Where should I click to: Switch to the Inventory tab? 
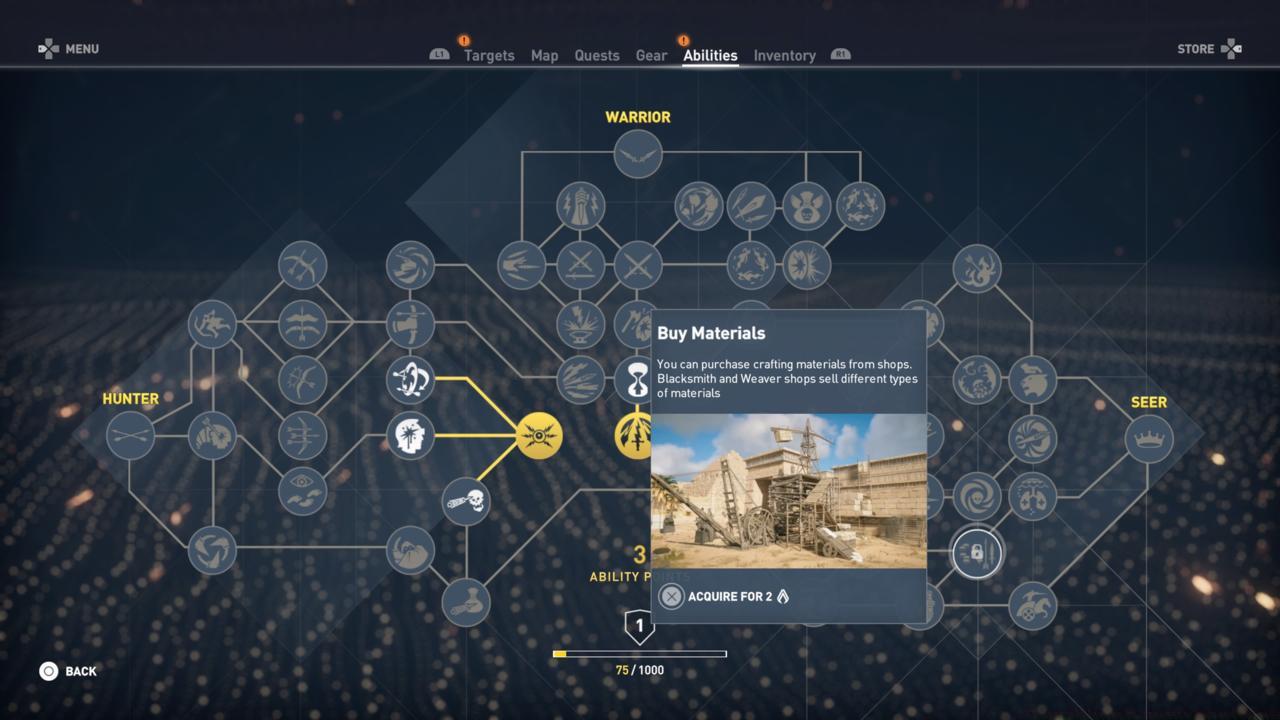tap(785, 56)
